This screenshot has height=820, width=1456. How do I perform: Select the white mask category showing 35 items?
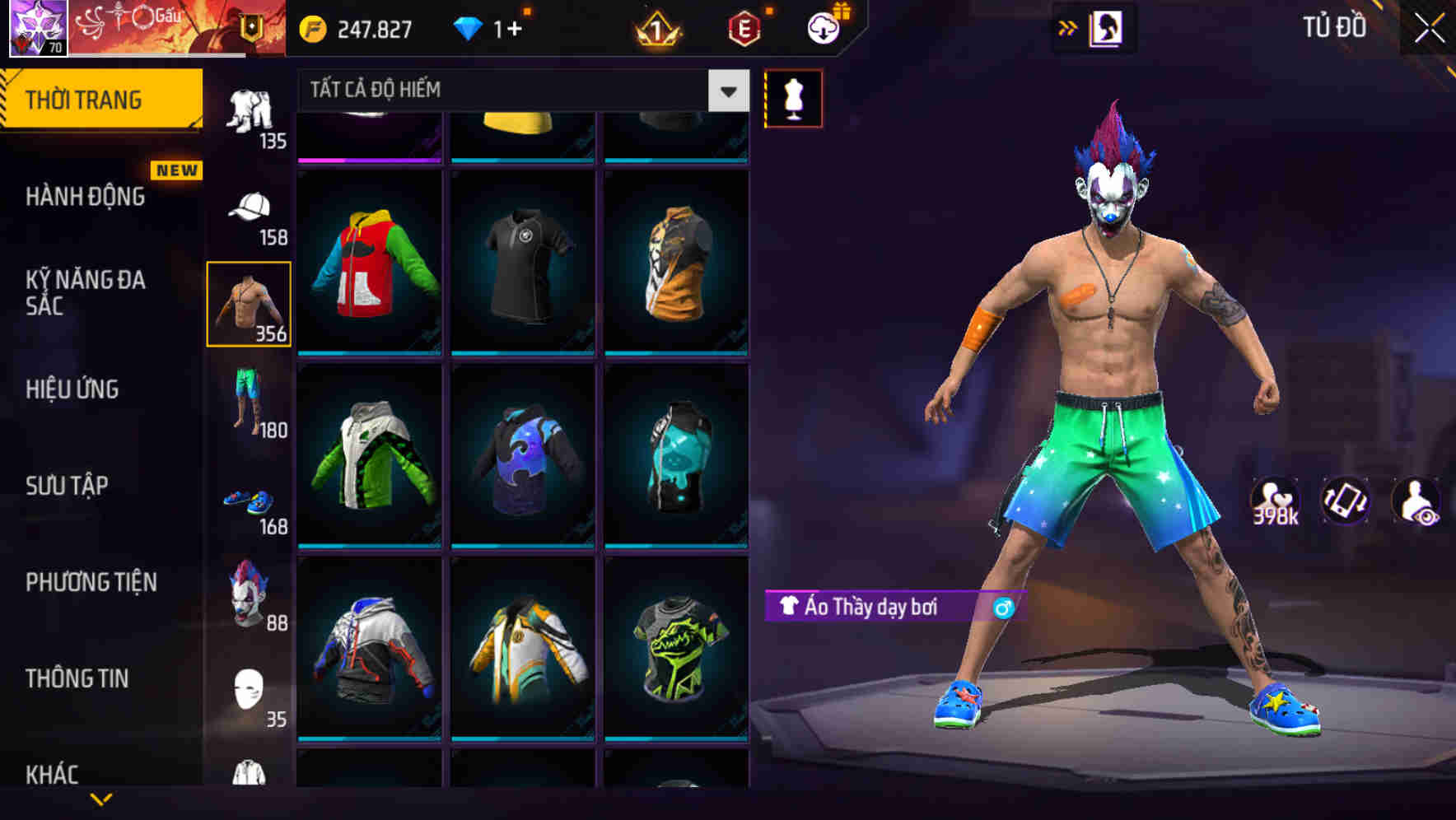250,683
